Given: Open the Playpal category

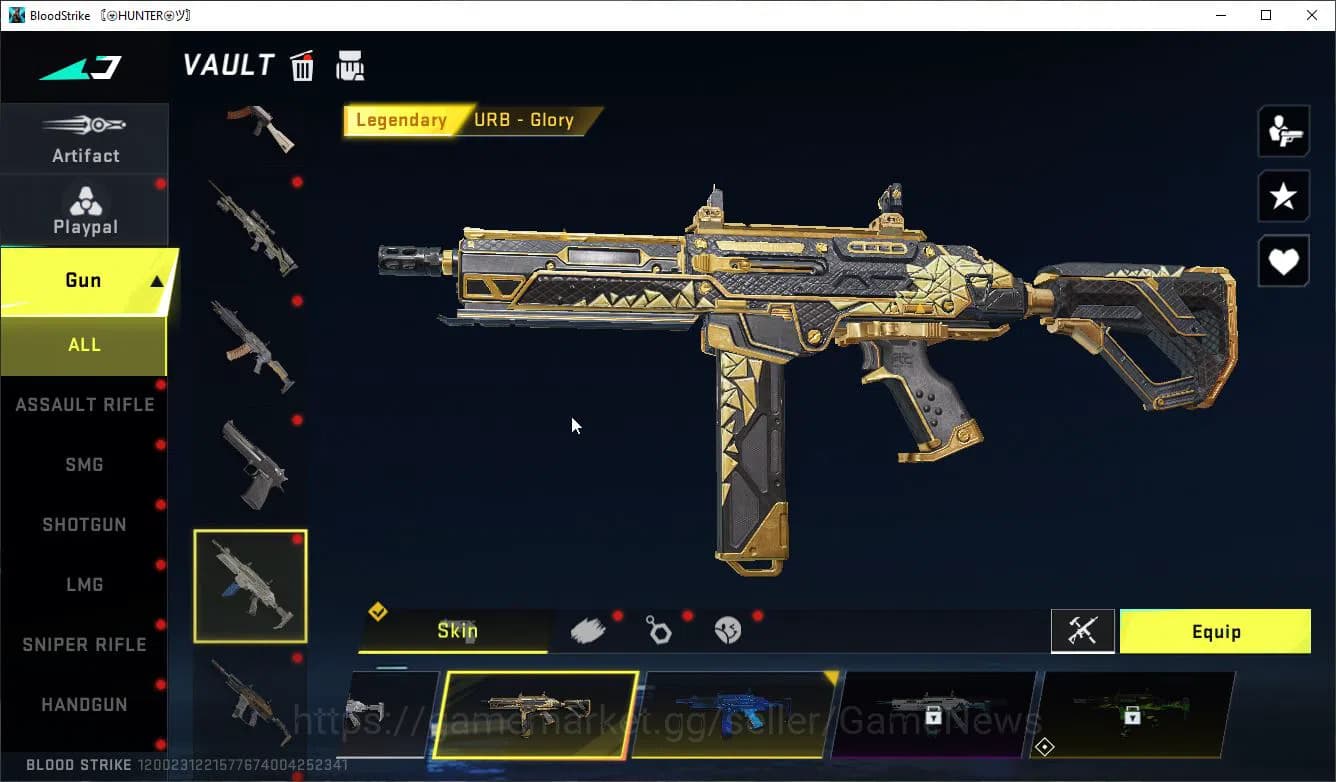Looking at the screenshot, I should coord(85,212).
